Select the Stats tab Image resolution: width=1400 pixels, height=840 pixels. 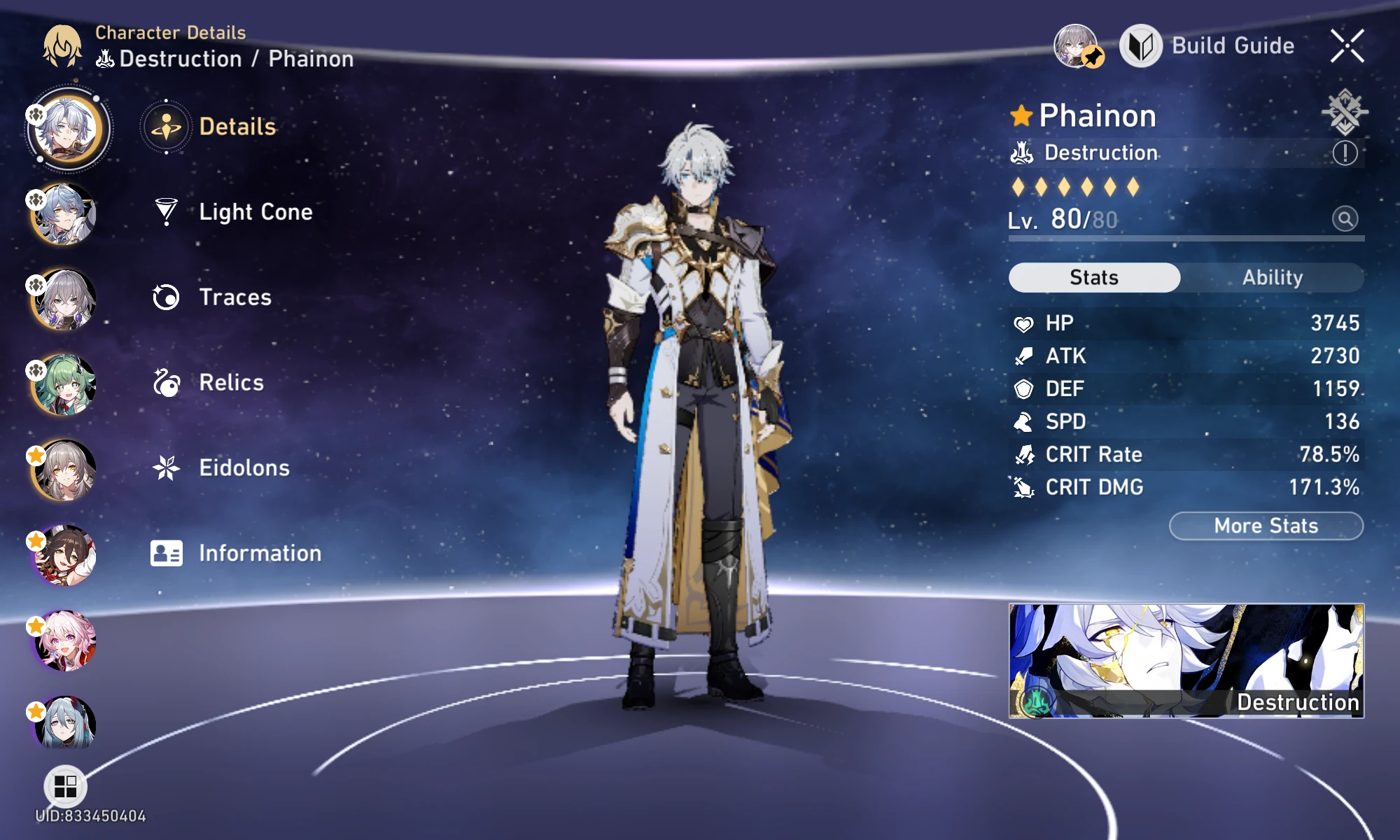[1094, 278]
